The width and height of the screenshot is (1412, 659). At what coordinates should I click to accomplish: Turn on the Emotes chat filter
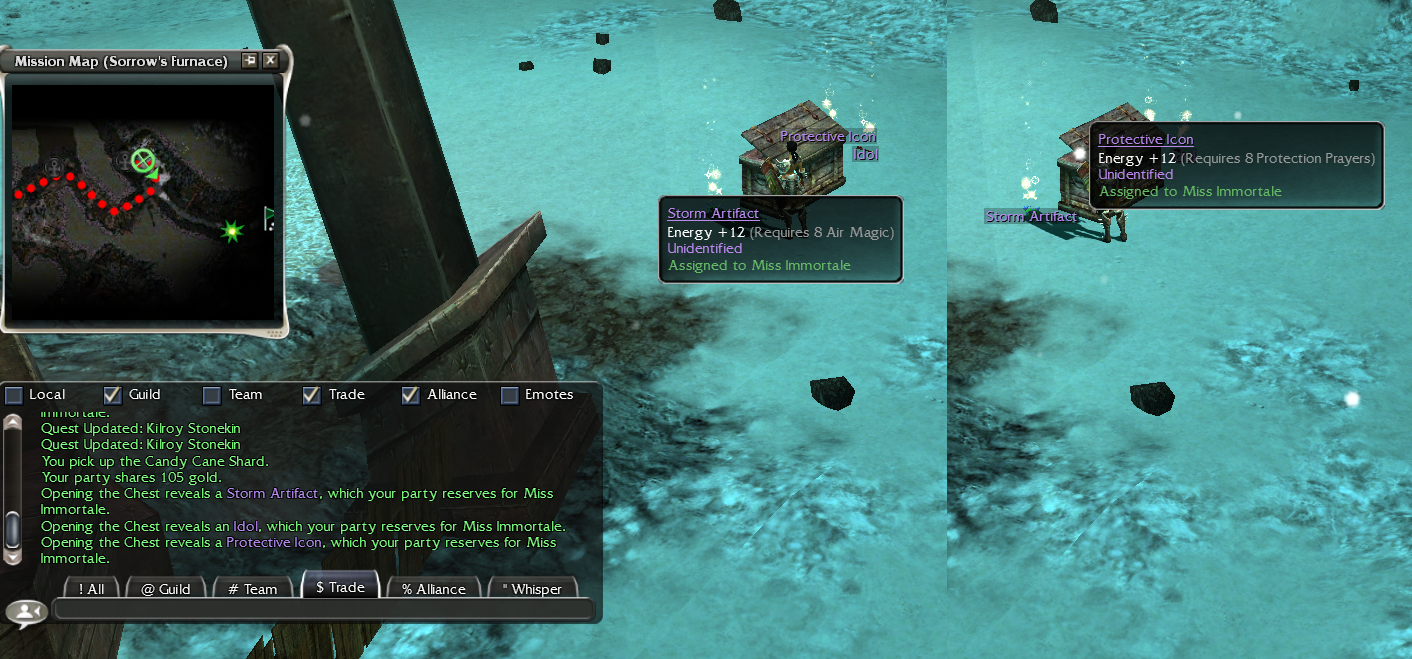tap(509, 395)
